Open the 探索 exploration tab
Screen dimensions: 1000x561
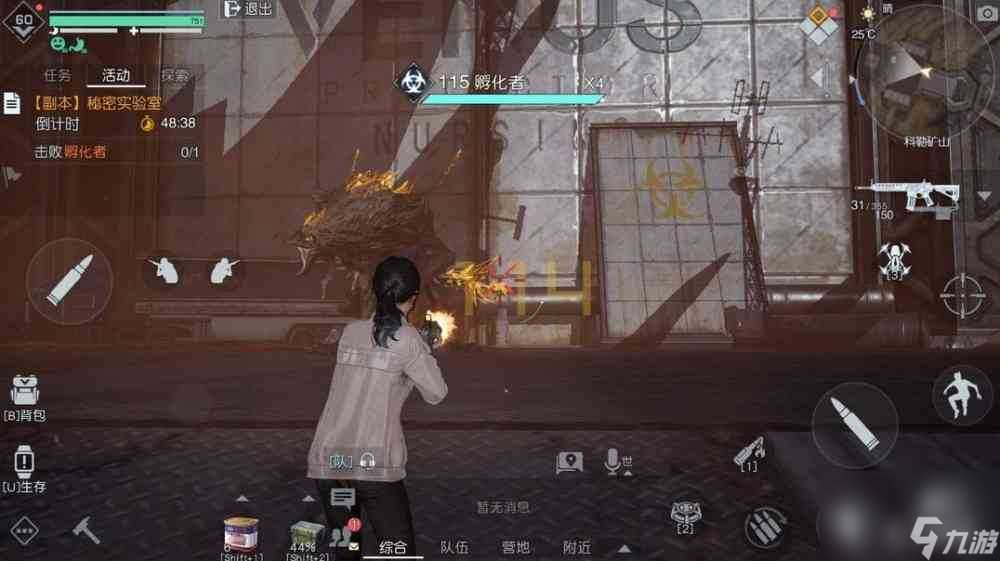(174, 75)
